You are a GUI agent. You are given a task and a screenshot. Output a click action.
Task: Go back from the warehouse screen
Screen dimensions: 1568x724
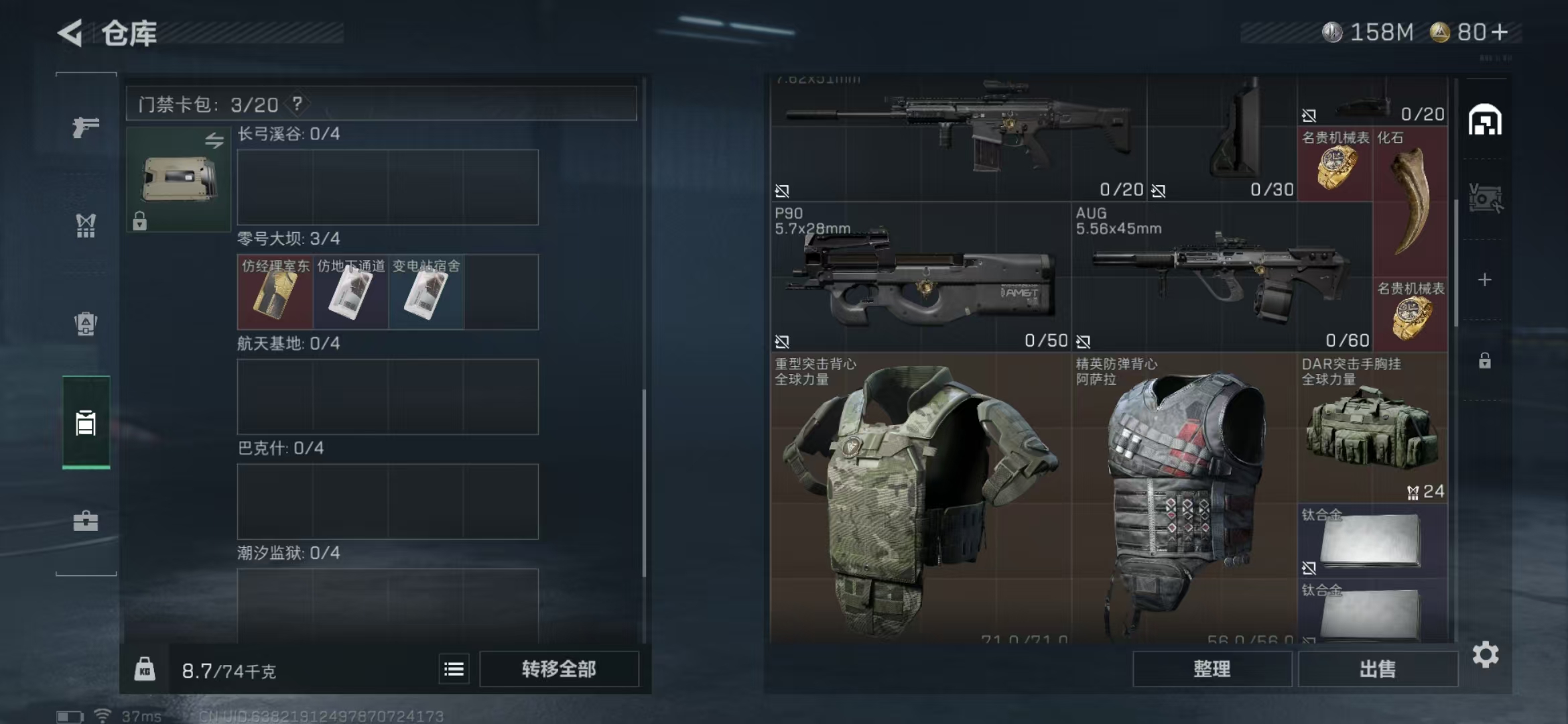point(70,33)
